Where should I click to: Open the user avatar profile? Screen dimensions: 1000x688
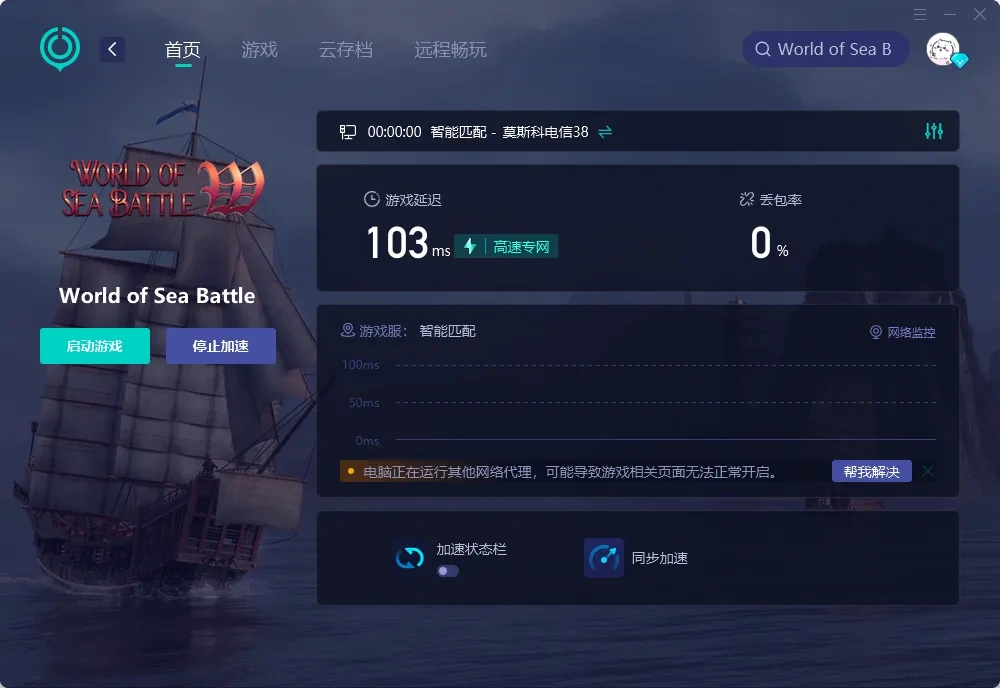point(943,49)
